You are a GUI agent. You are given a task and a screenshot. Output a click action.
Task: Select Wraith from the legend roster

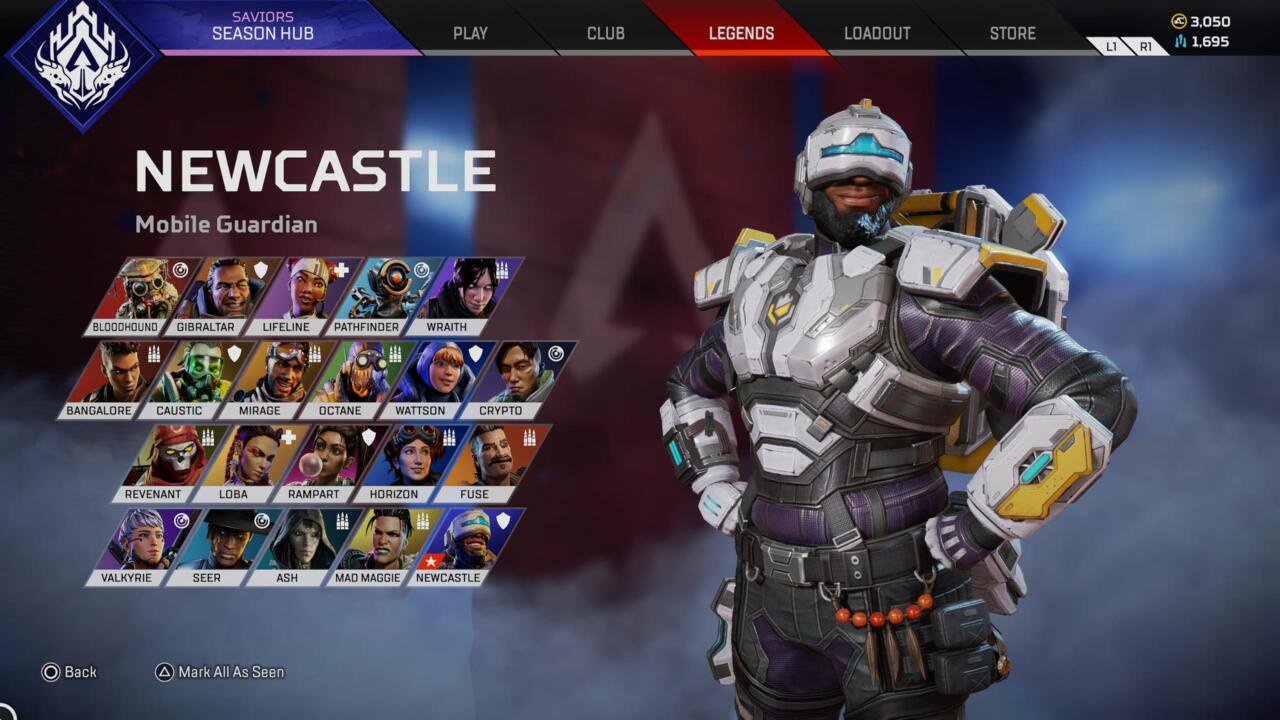[x=470, y=288]
